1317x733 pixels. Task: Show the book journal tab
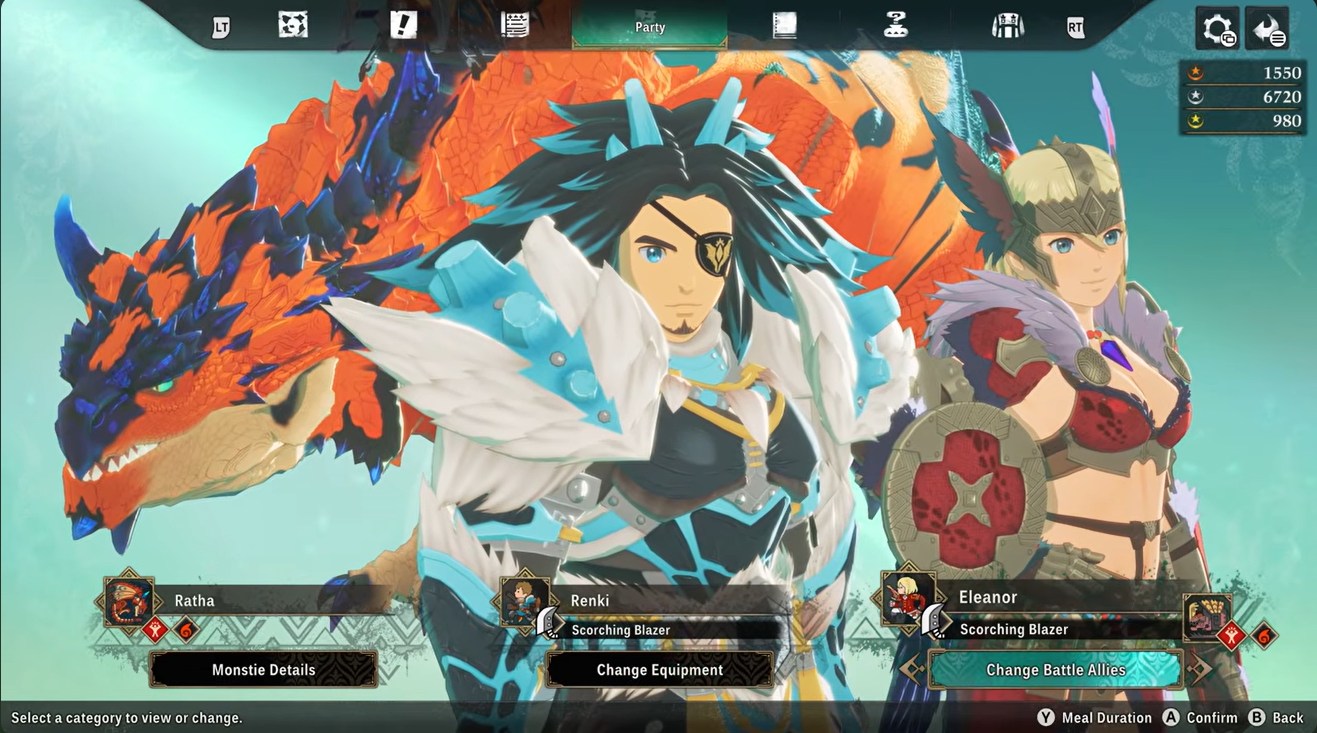click(785, 26)
